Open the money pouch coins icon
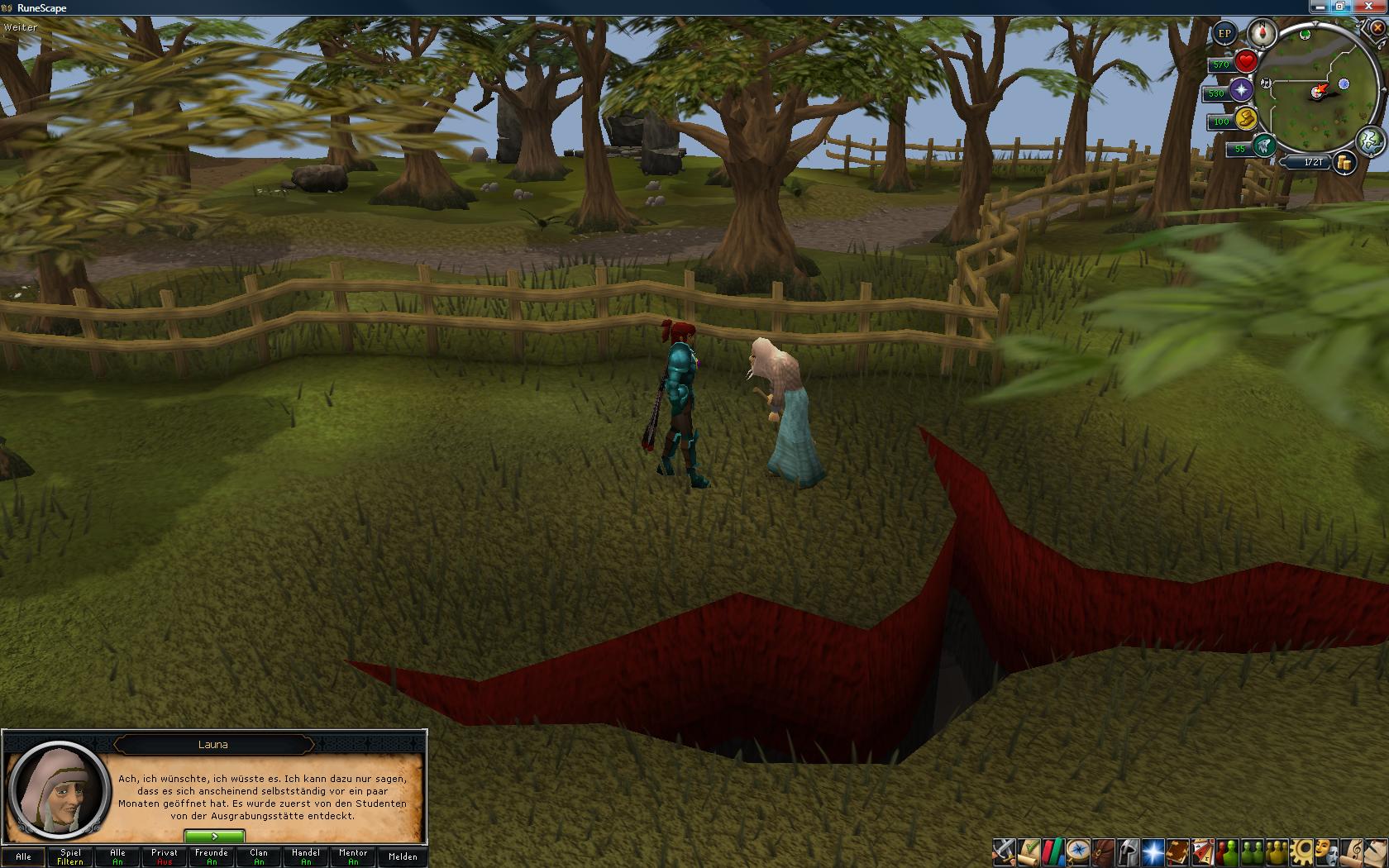 tap(1344, 163)
